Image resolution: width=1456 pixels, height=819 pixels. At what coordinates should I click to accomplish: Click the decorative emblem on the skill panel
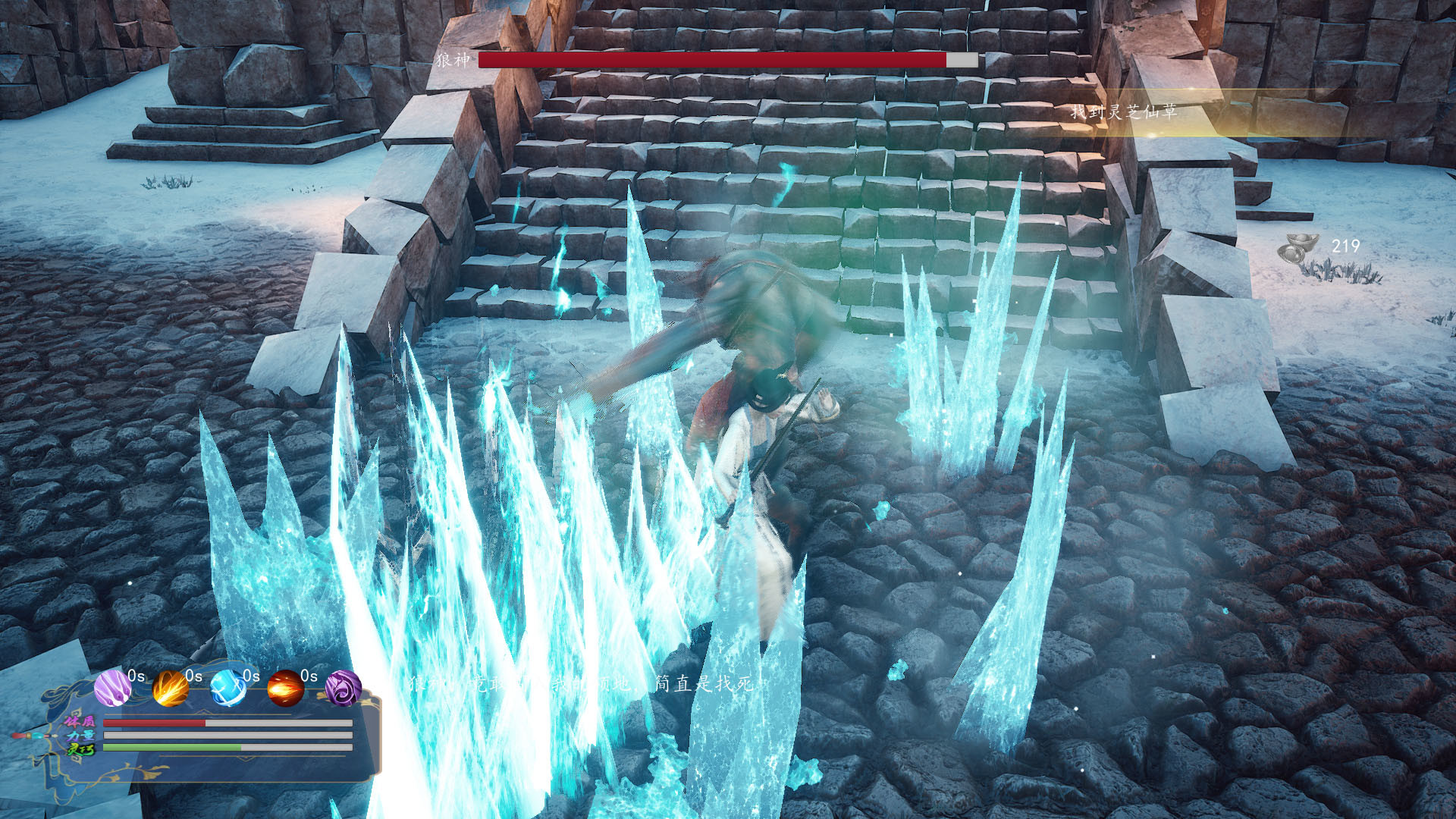click(64, 736)
